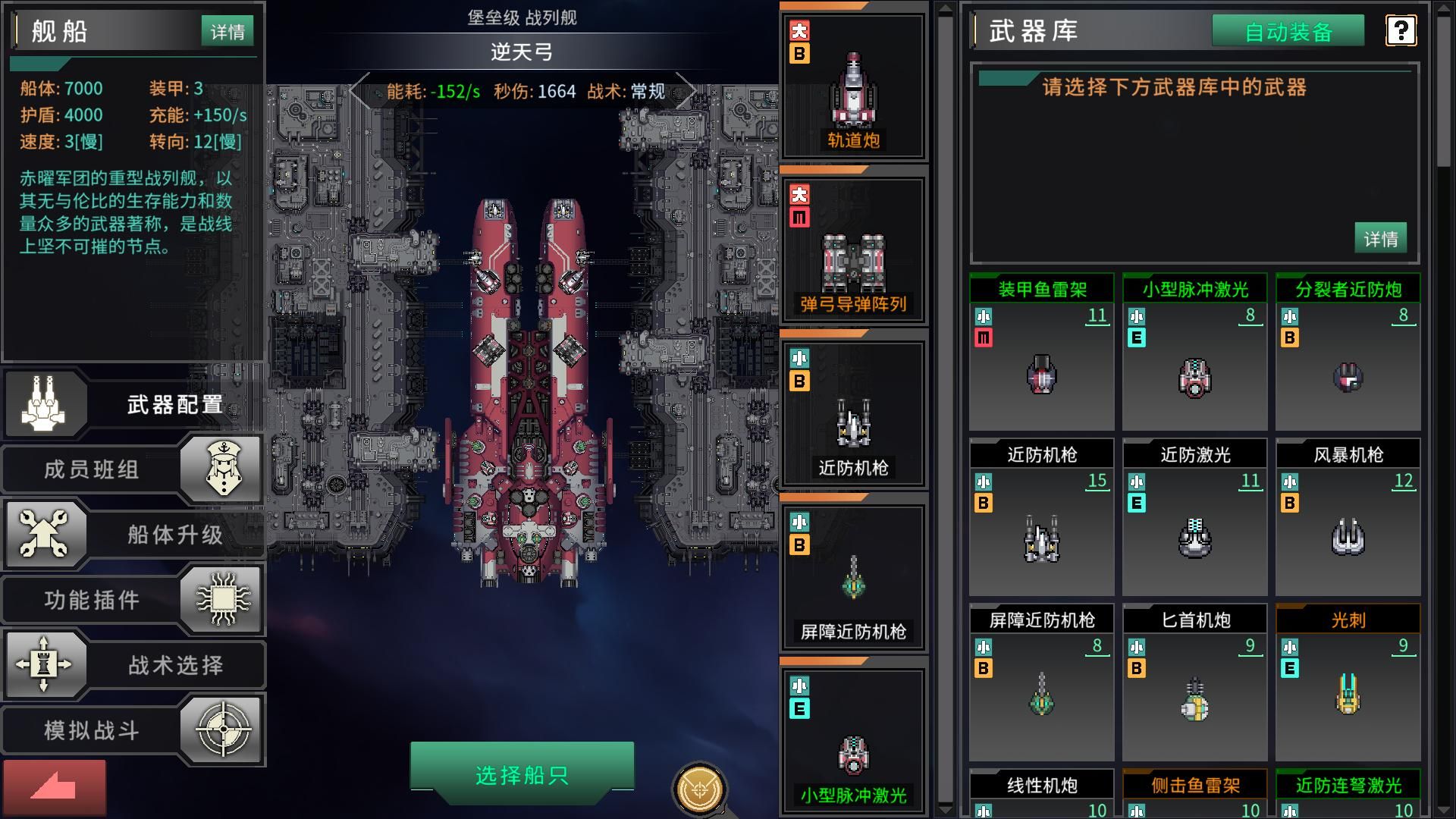Open the 功能插件 function plugins menu
Viewport: 1456px width, 819px height.
[x=133, y=600]
